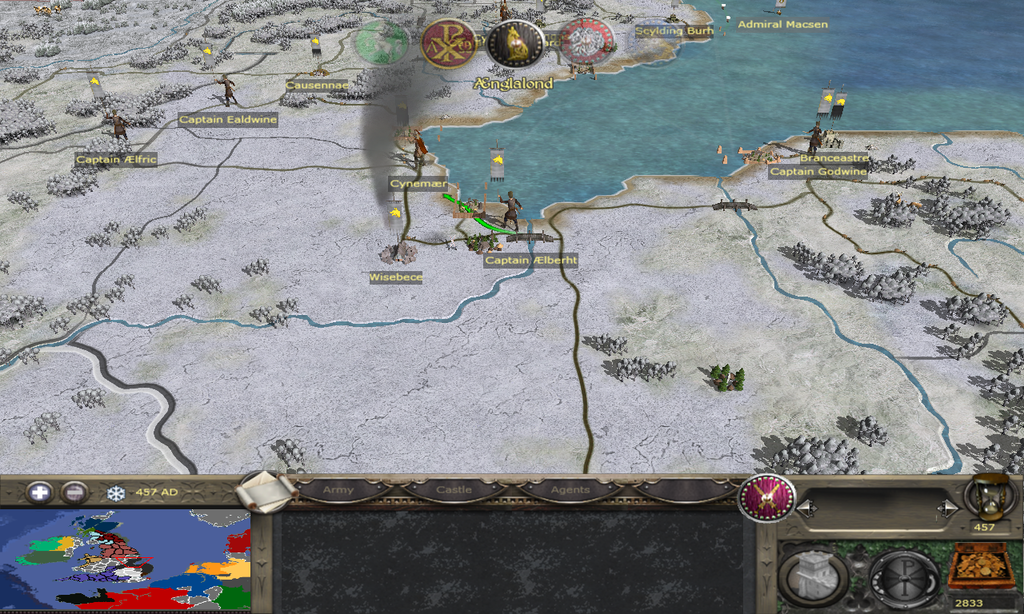Screen dimensions: 1024x614
Task: Click the round chi-rho emblem button
Action: point(902,577)
